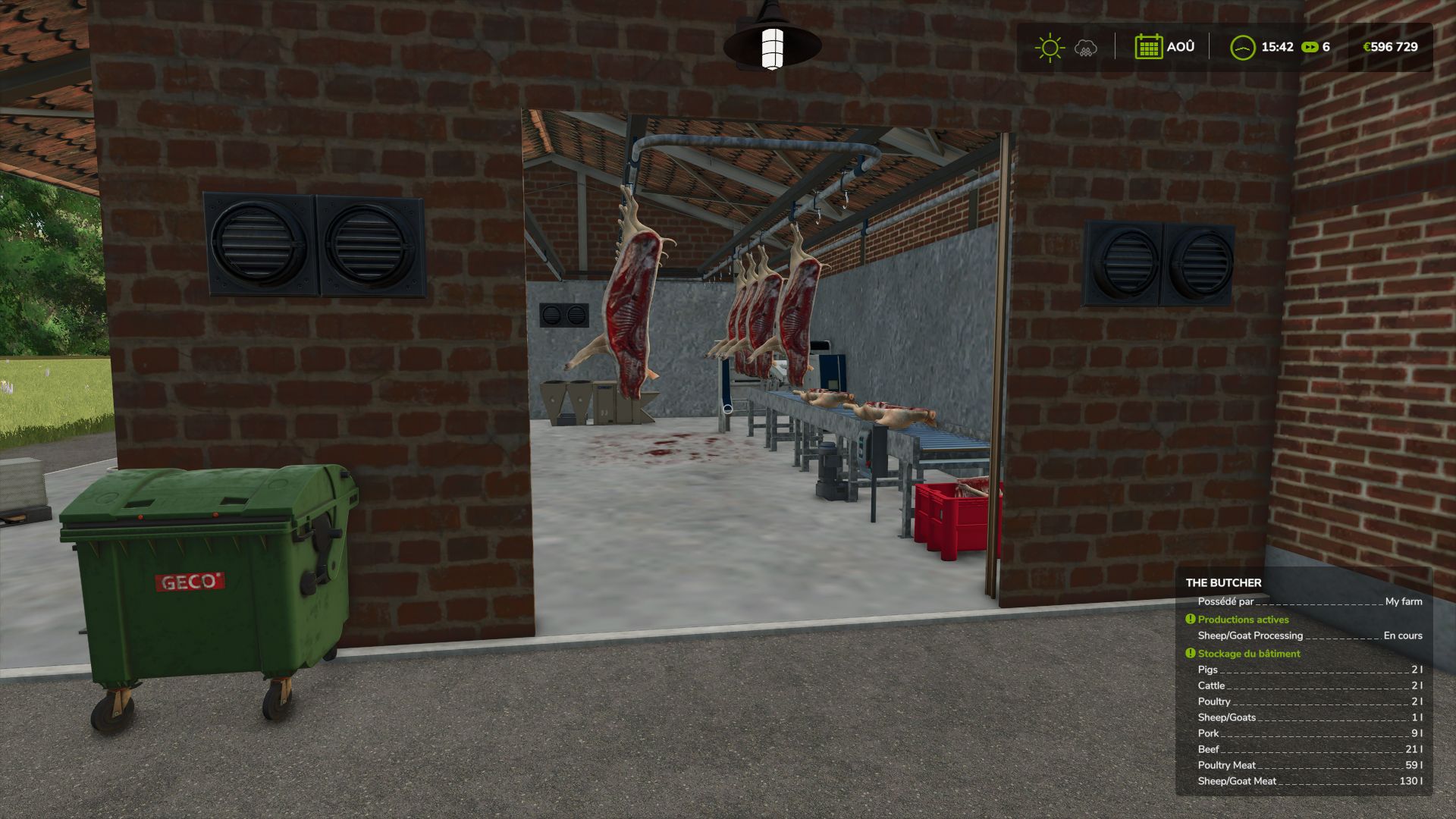
Task: Select the rain cloud forecast icon
Action: click(x=1086, y=47)
